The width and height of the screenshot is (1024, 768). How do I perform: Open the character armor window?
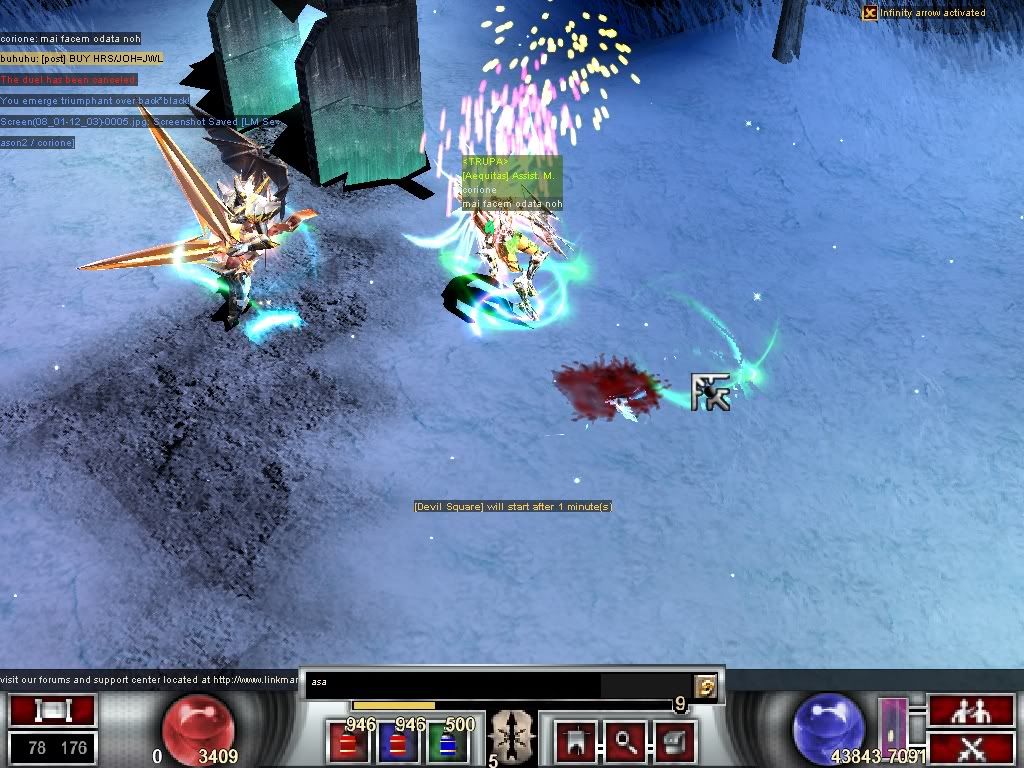pos(575,741)
